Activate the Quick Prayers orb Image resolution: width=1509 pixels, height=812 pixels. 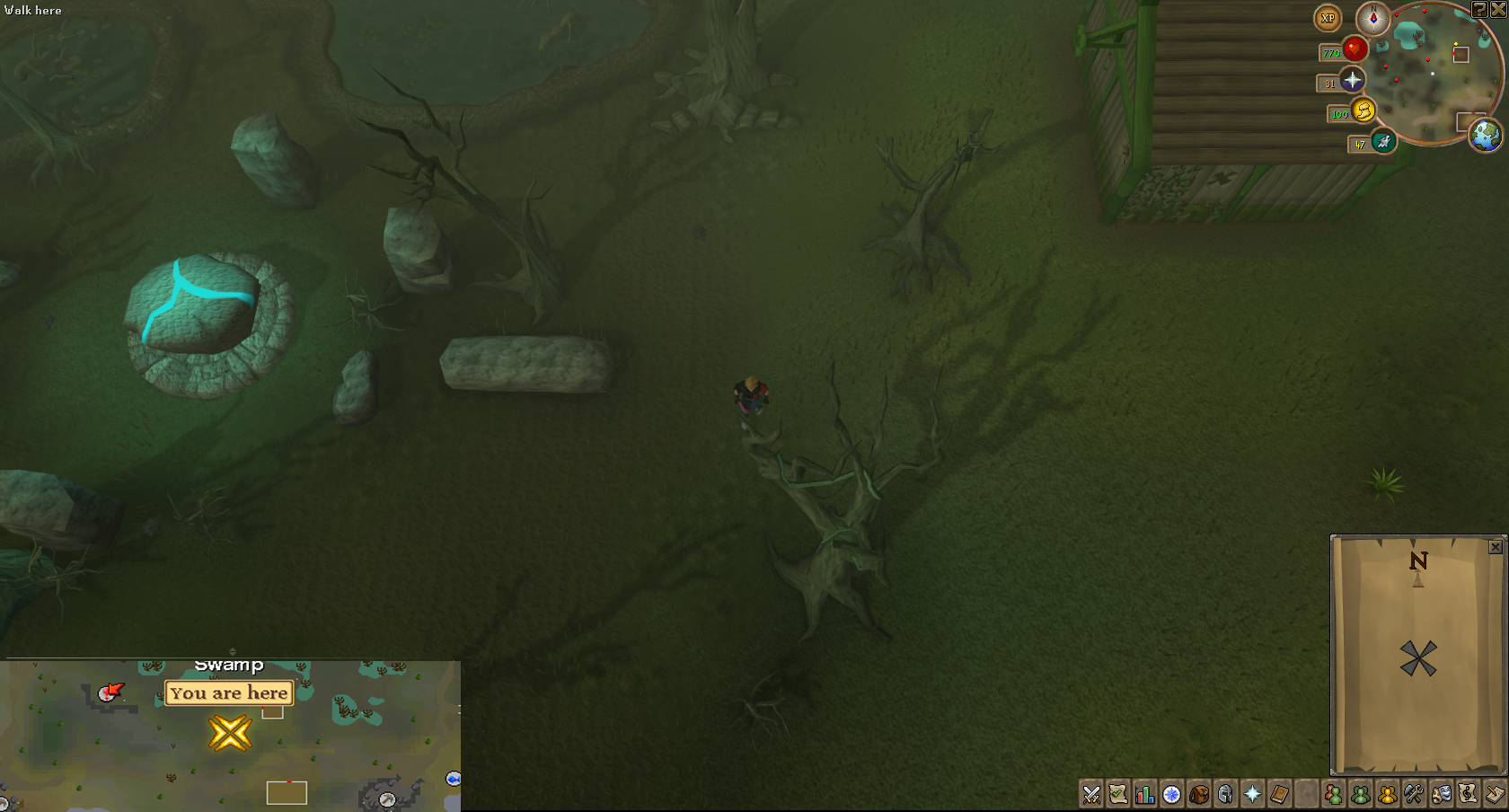[1353, 81]
